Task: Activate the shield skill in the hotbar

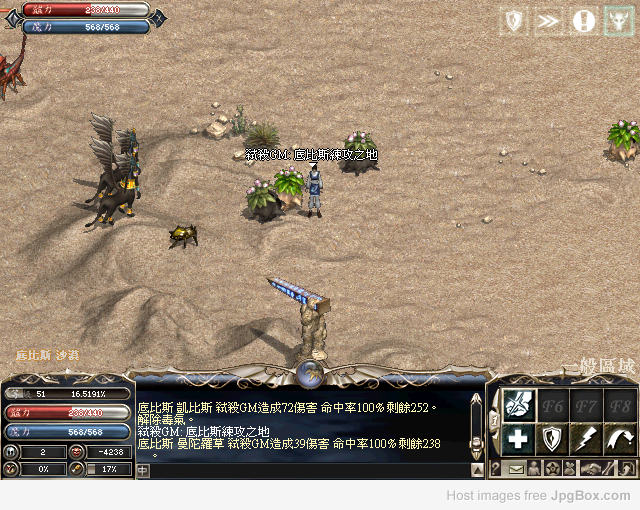Action: pyautogui.click(x=552, y=438)
